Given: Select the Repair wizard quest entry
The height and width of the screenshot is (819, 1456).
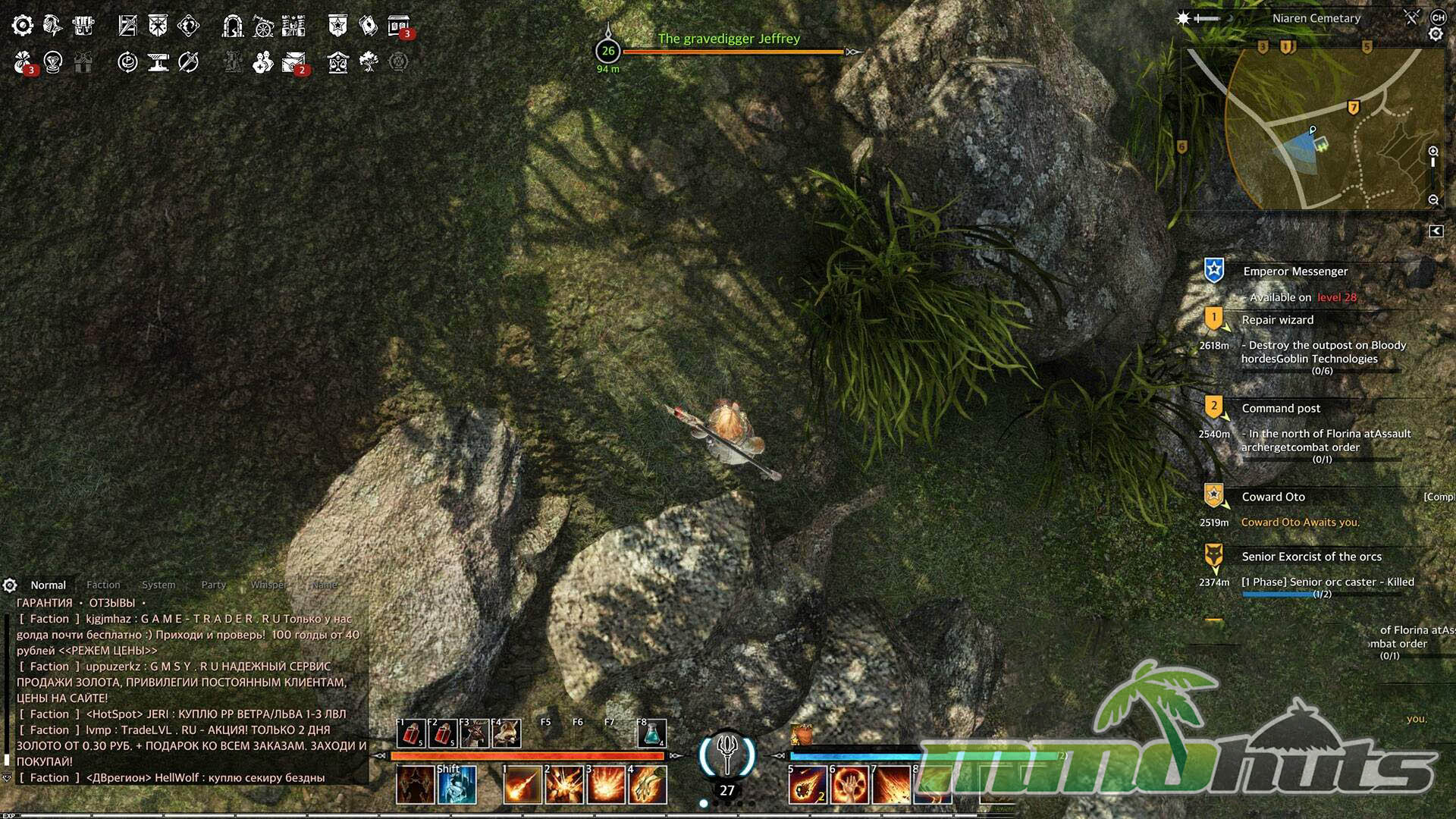Looking at the screenshot, I should 1278,320.
